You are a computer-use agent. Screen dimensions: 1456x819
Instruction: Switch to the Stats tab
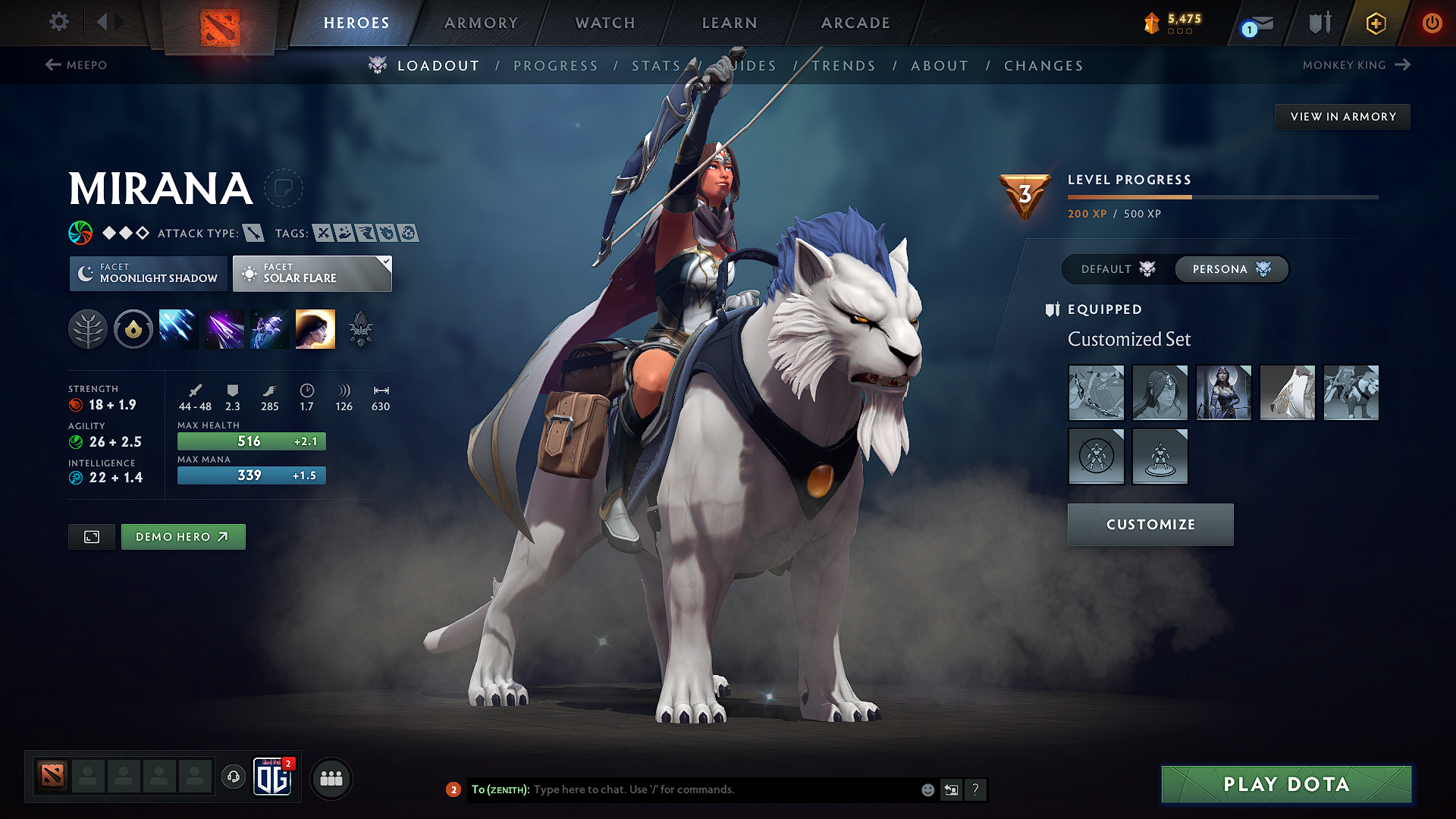point(657,66)
